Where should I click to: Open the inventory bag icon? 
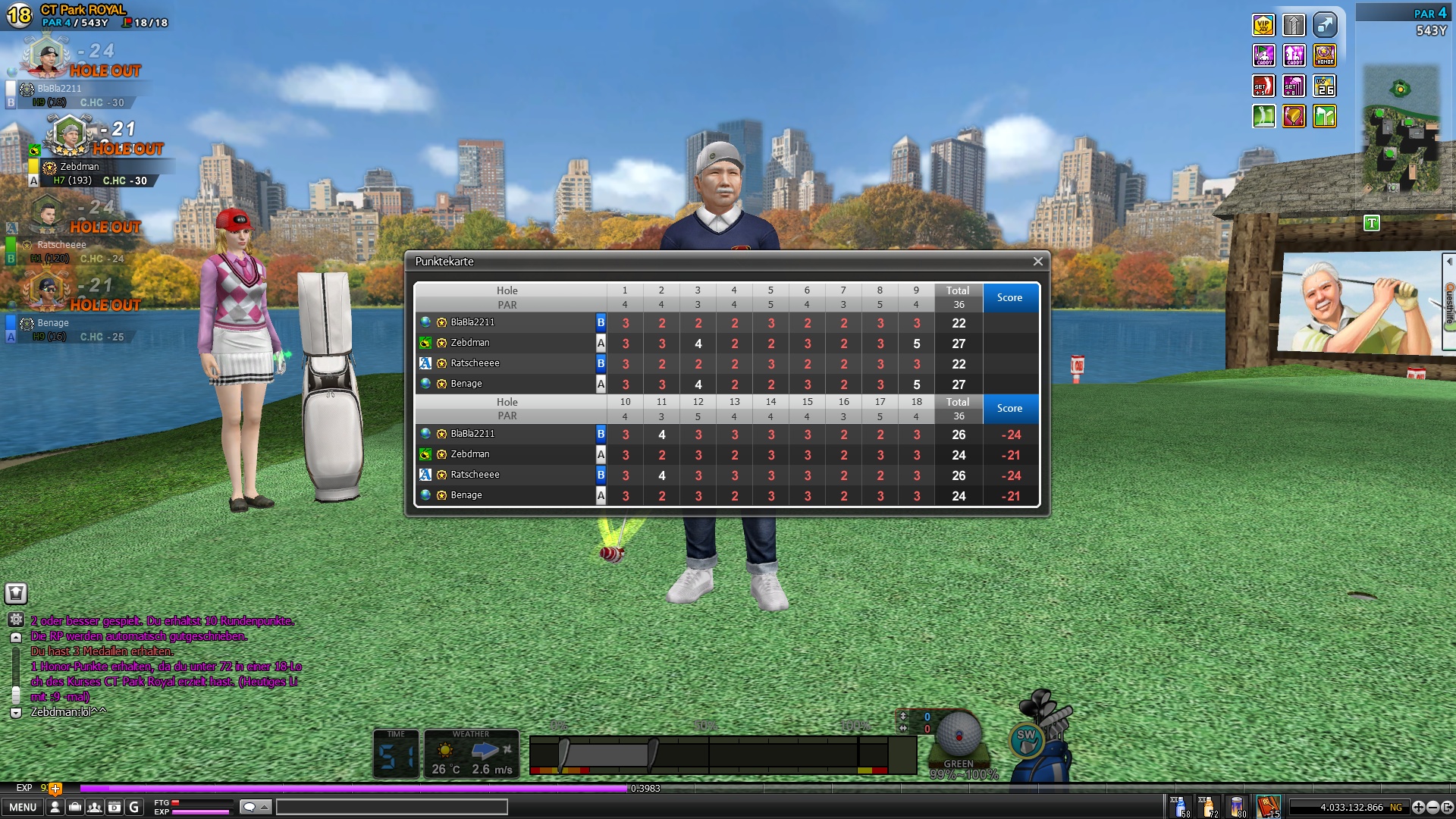tap(75, 808)
